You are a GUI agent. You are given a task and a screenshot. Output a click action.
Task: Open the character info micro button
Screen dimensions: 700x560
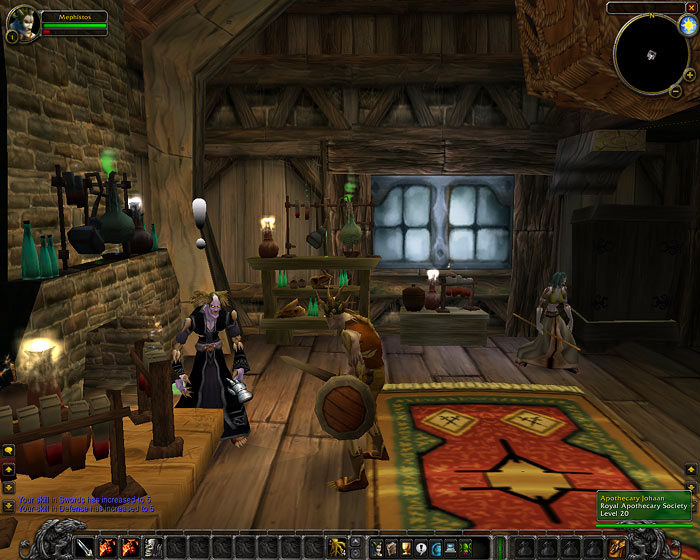(377, 547)
